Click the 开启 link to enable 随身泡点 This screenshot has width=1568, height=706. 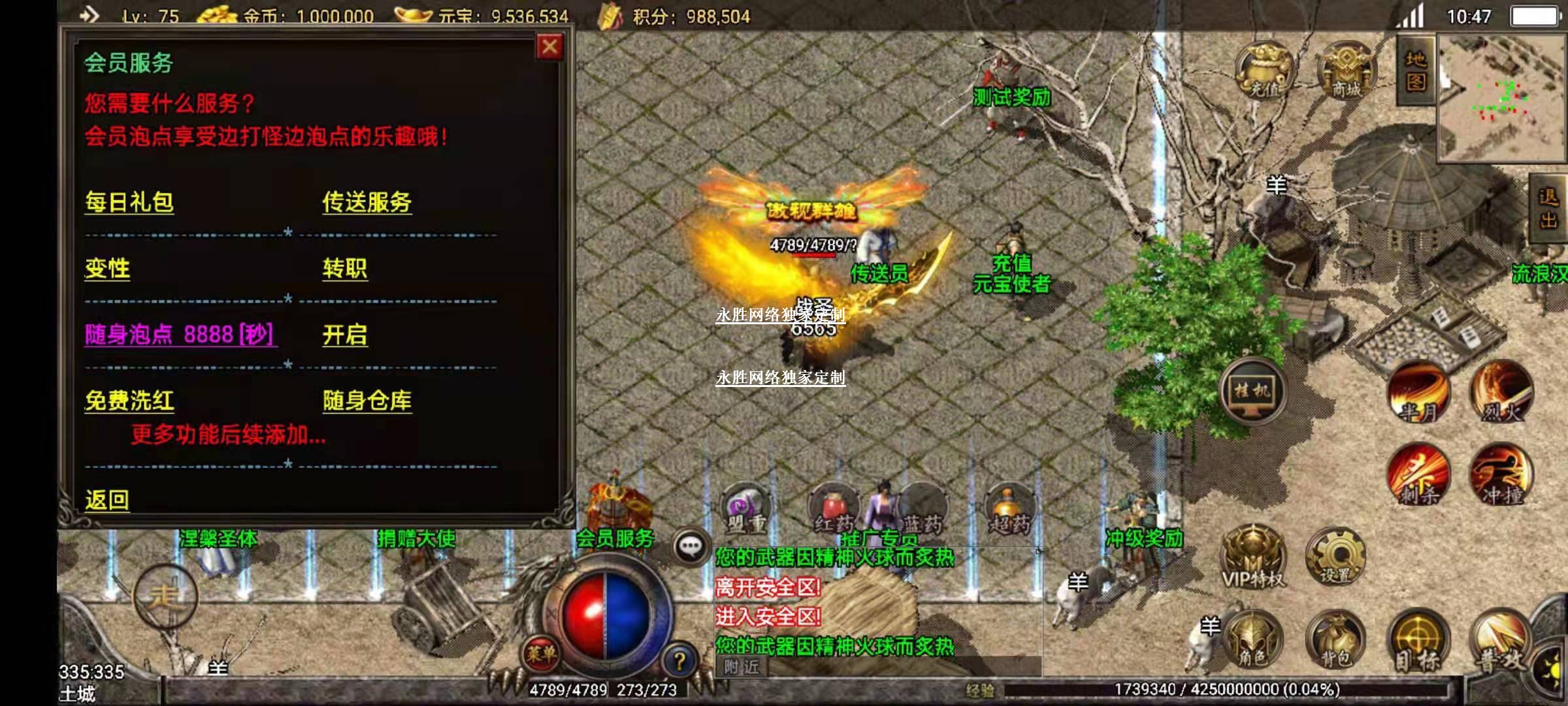pos(344,335)
